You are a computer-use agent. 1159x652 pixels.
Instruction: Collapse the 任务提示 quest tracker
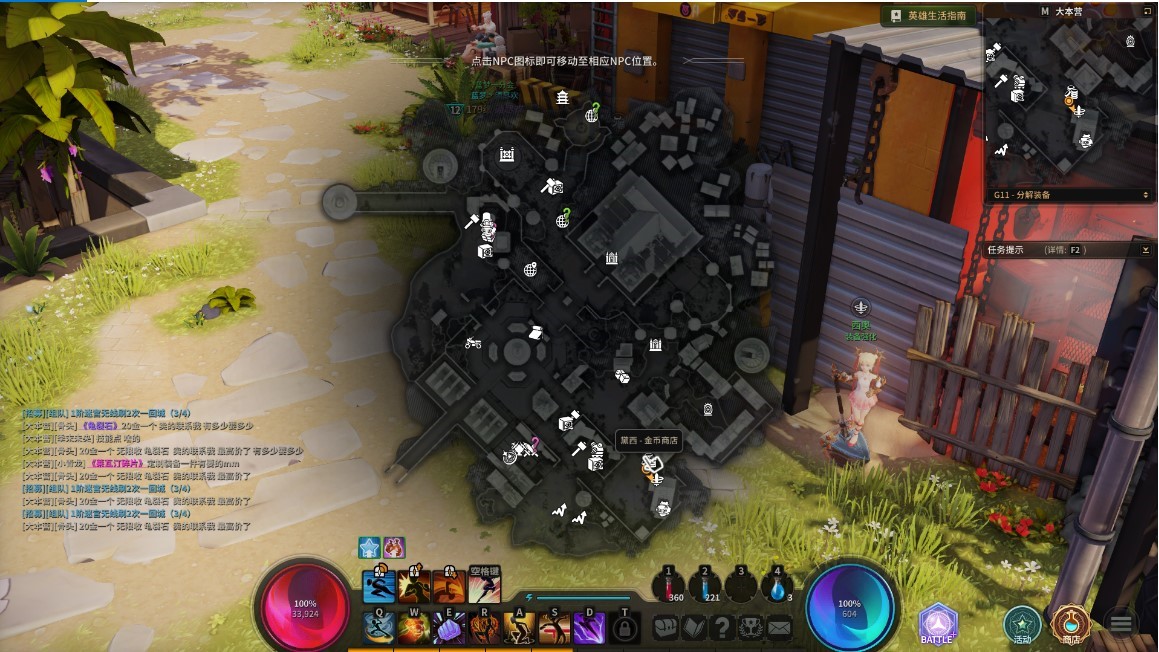pyautogui.click(x=1145, y=250)
